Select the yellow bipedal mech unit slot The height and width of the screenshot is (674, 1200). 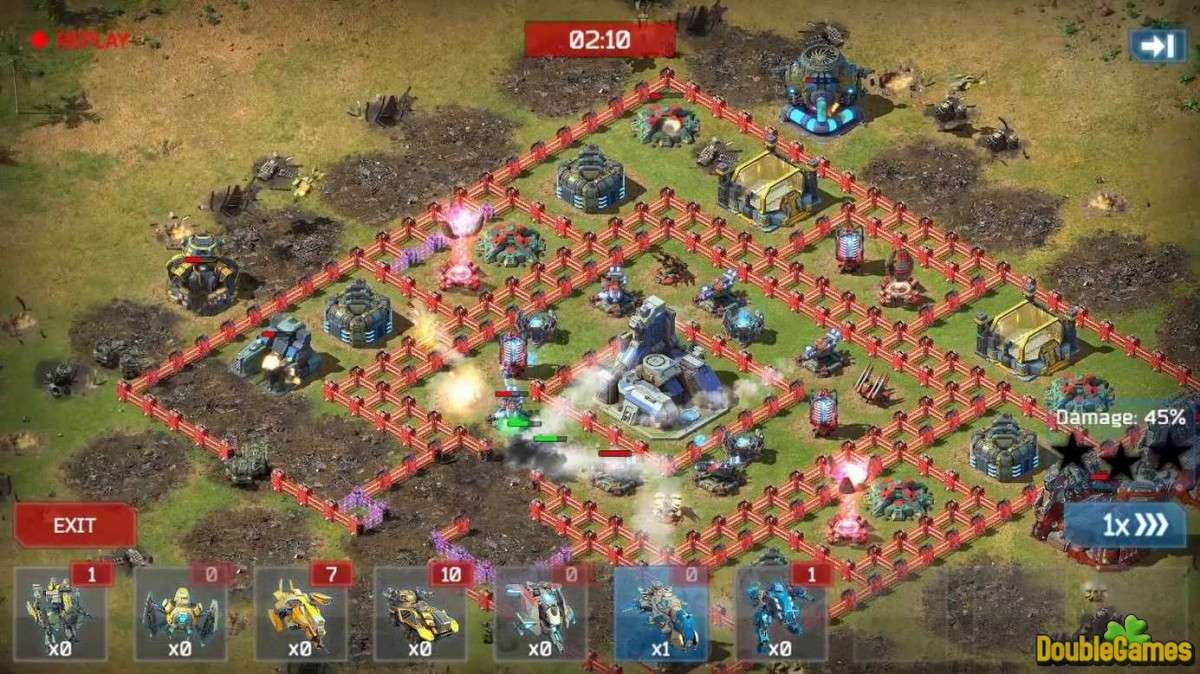60,613
